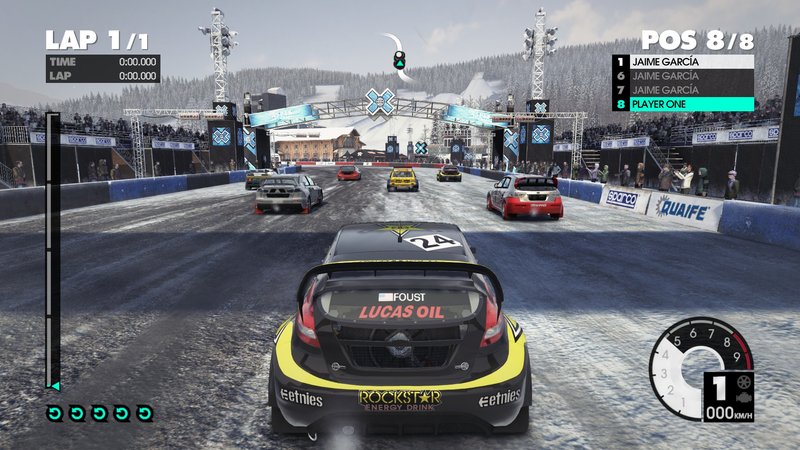Choose the position 6 Jaime García row
The width and height of the screenshot is (800, 450).
point(683,75)
